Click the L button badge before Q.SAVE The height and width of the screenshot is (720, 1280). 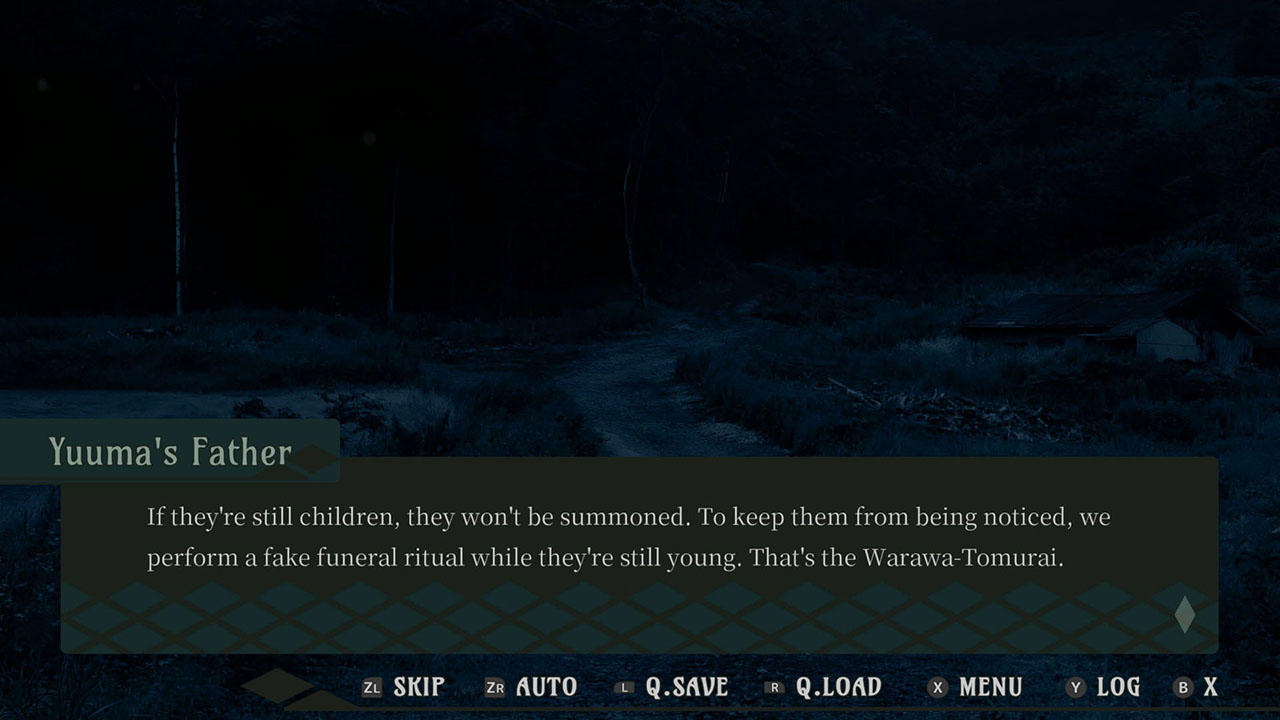point(624,687)
